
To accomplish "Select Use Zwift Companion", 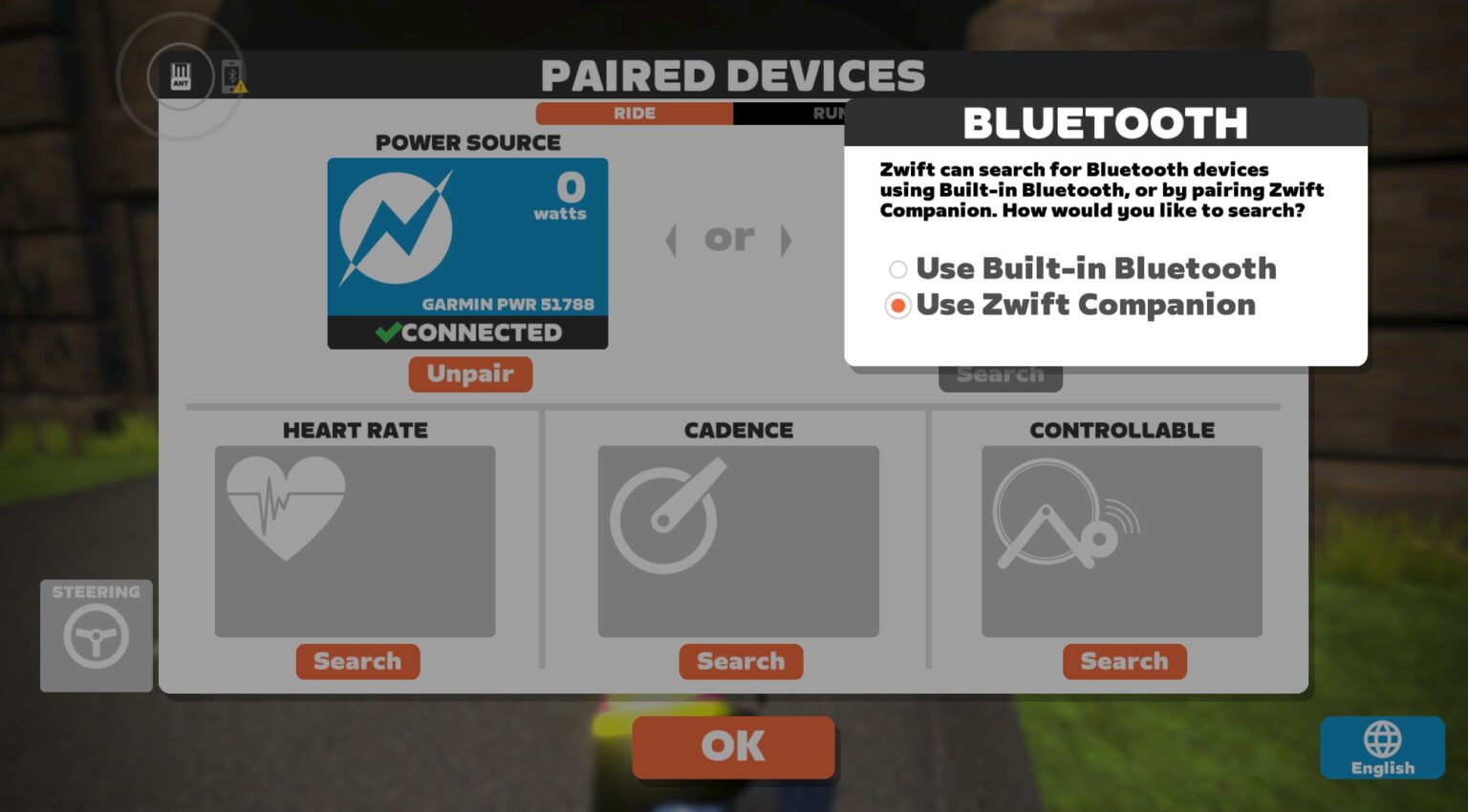I will coord(896,306).
